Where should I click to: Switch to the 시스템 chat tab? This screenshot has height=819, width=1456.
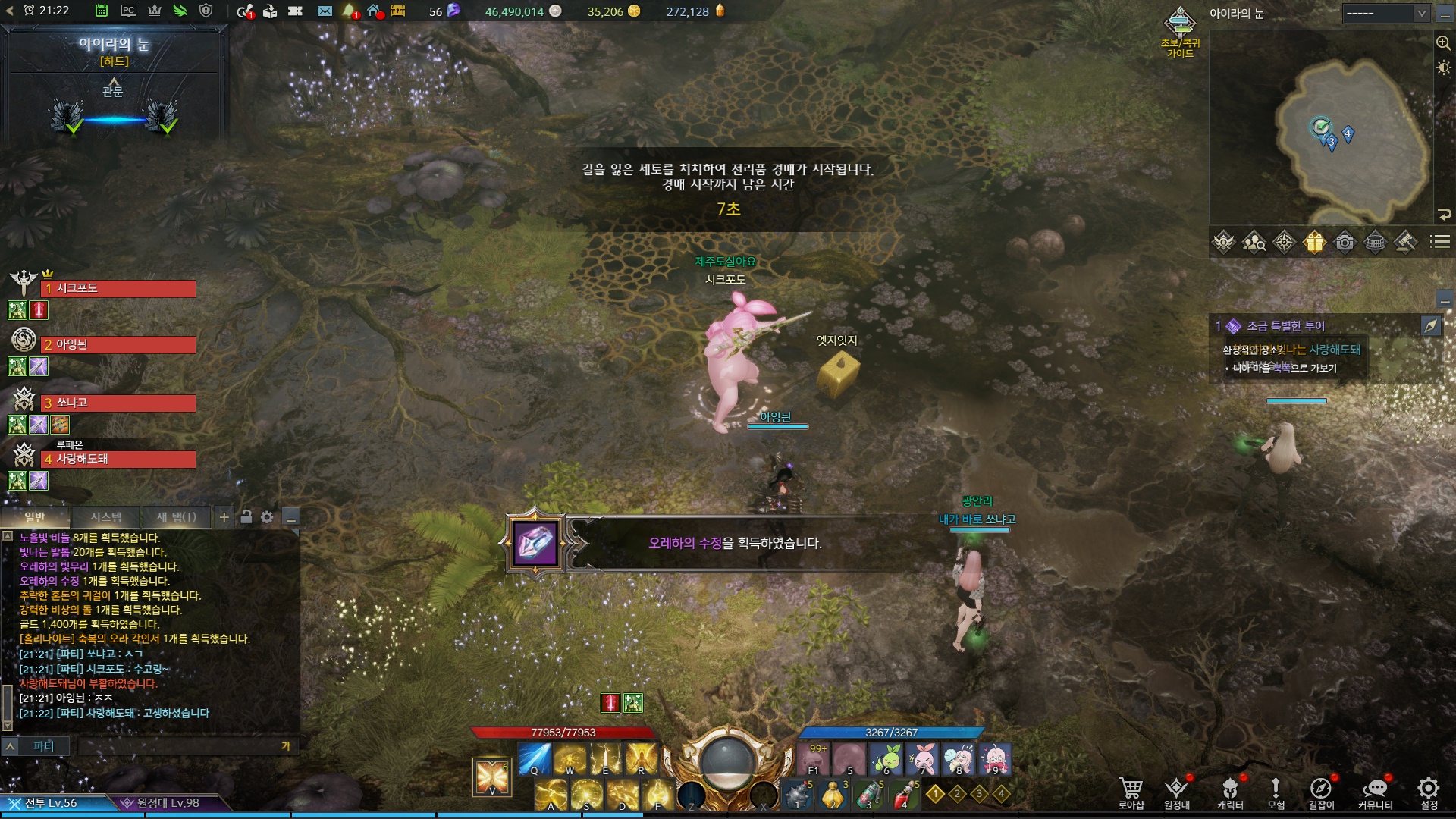click(106, 517)
